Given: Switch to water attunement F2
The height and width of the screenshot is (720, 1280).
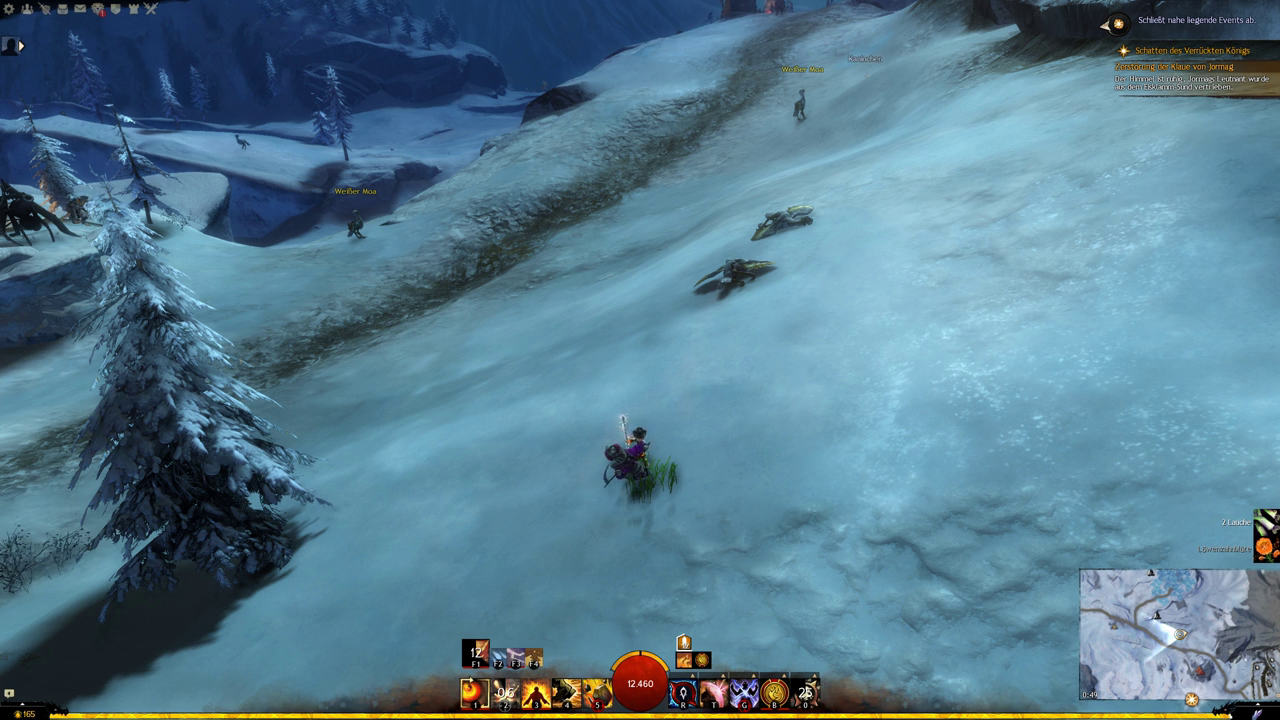Looking at the screenshot, I should 498,658.
